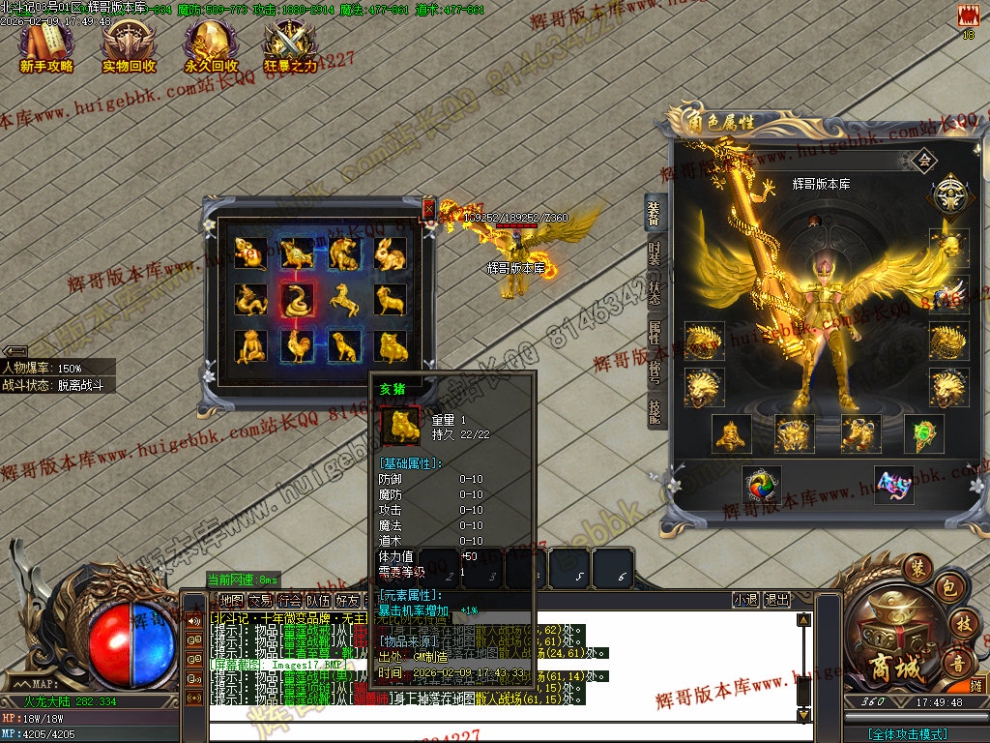Choose the golden rabbit zodiac slot
This screenshot has width=990, height=743.
click(x=389, y=253)
